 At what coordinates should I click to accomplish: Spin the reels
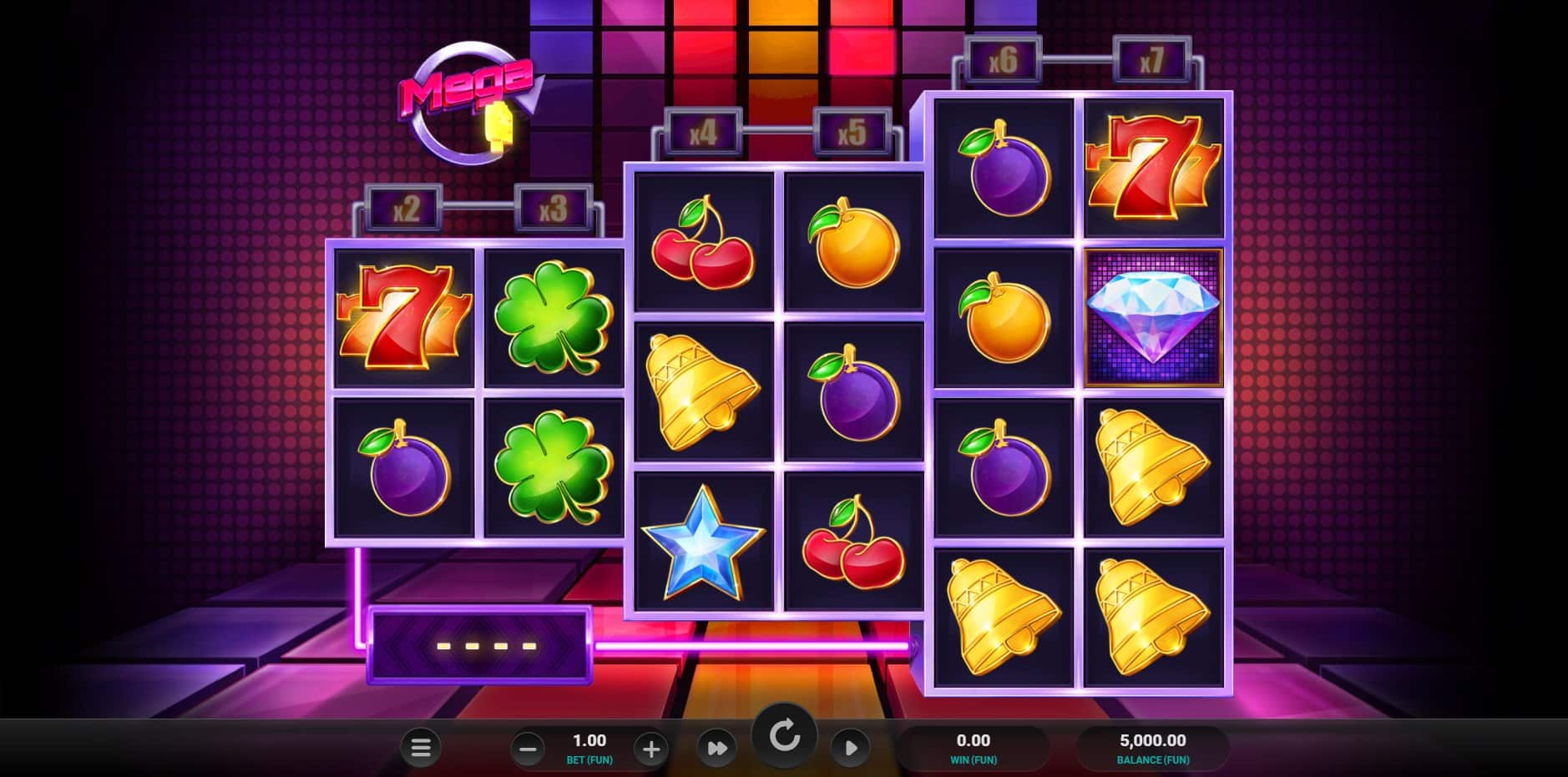click(x=784, y=737)
